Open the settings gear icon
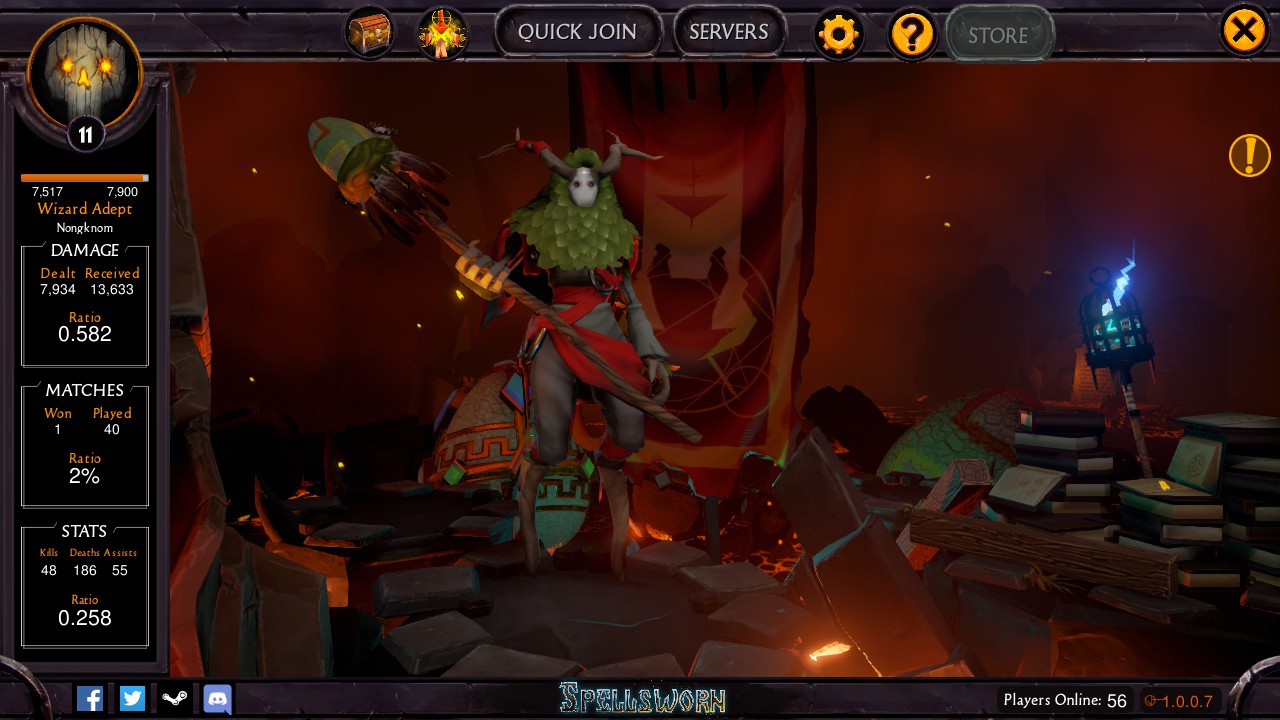Viewport: 1280px width, 720px height. (x=839, y=33)
